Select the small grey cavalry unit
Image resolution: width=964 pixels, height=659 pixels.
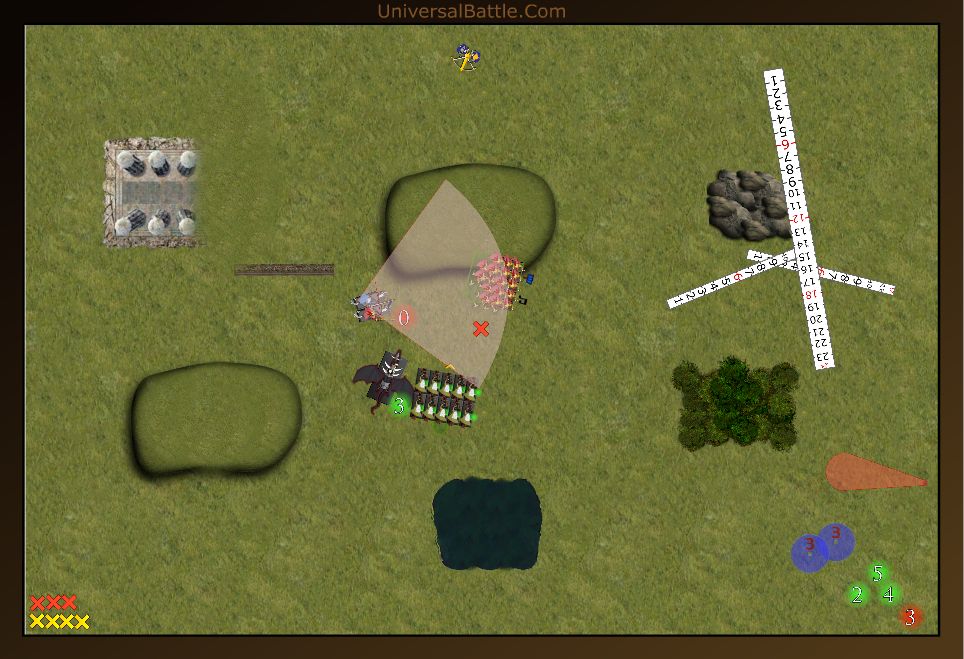coord(371,304)
